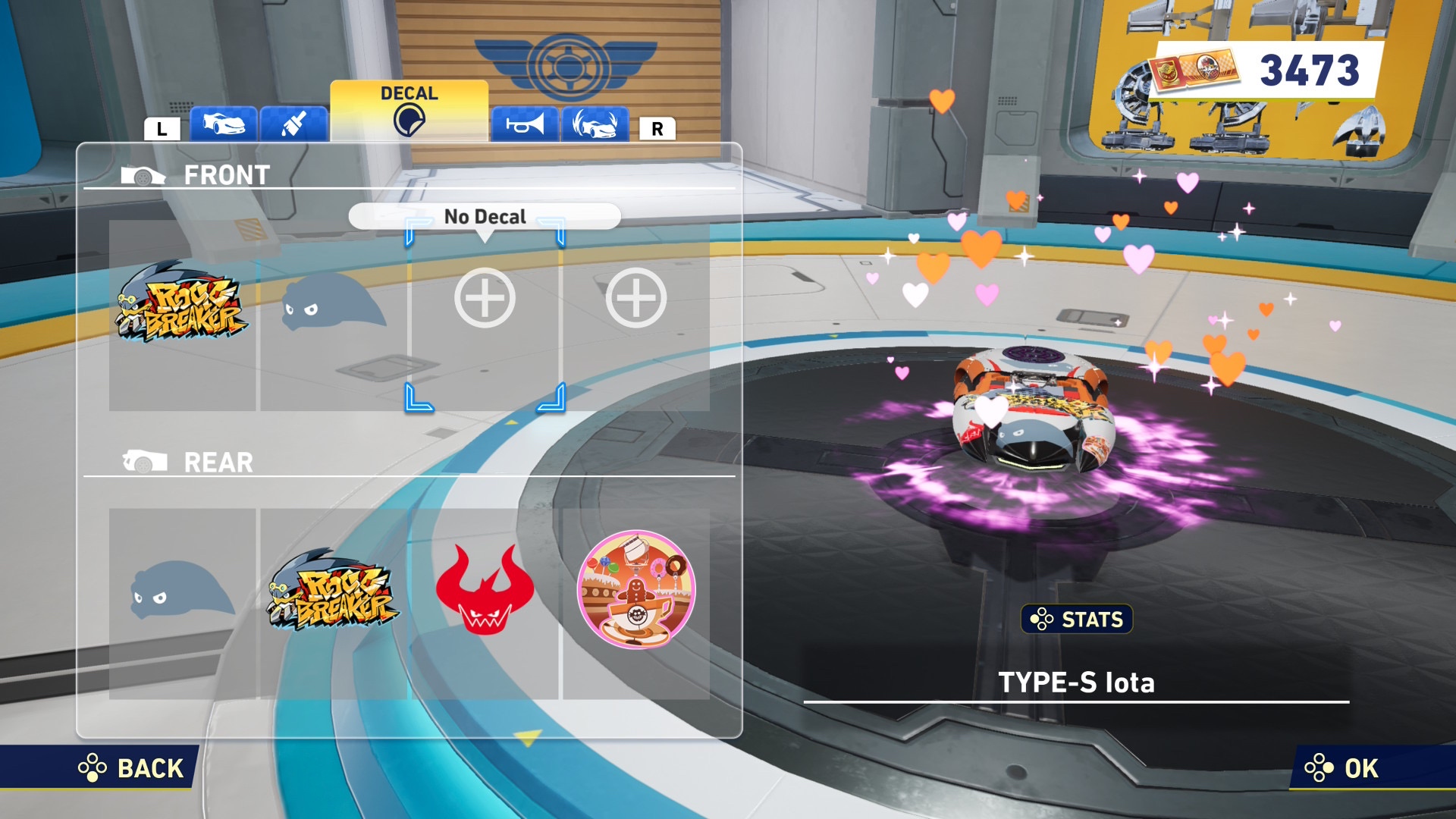Choose the rear Rage Breaker decal slot
This screenshot has width=1456, height=819.
334,603
